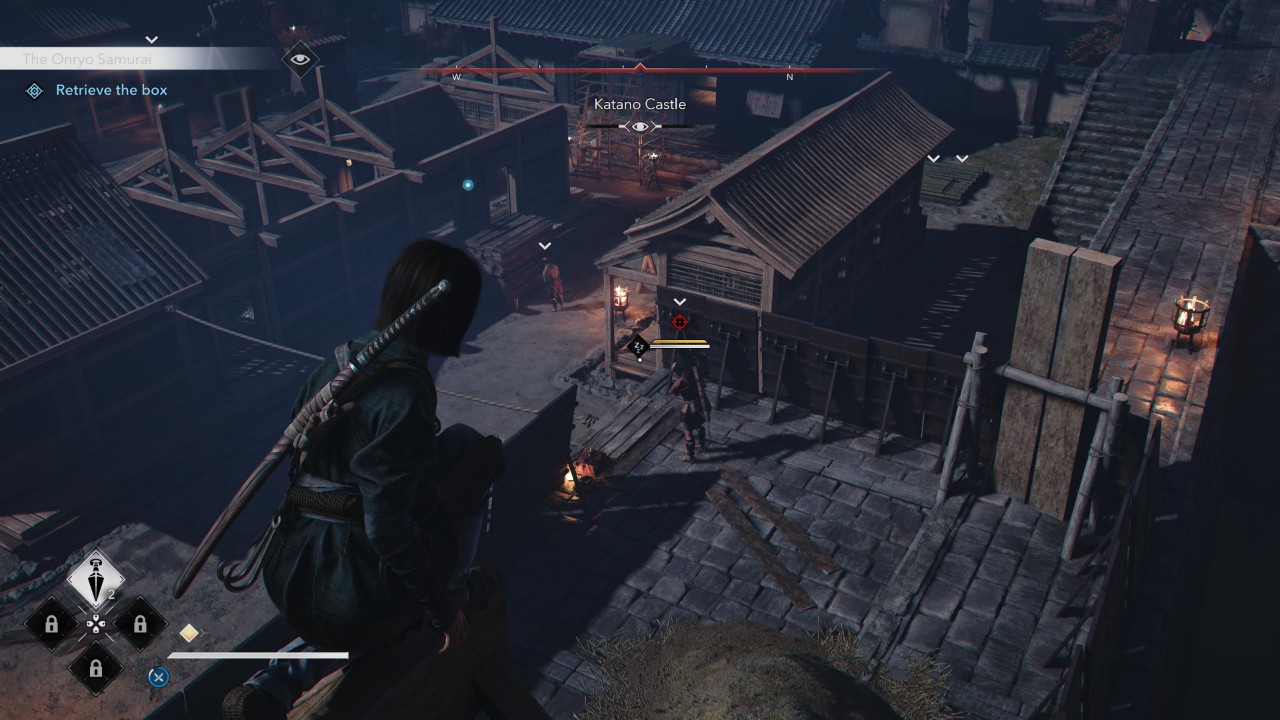The image size is (1280, 720).
Task: Select the red target marker on the enemy
Action: tap(680, 321)
